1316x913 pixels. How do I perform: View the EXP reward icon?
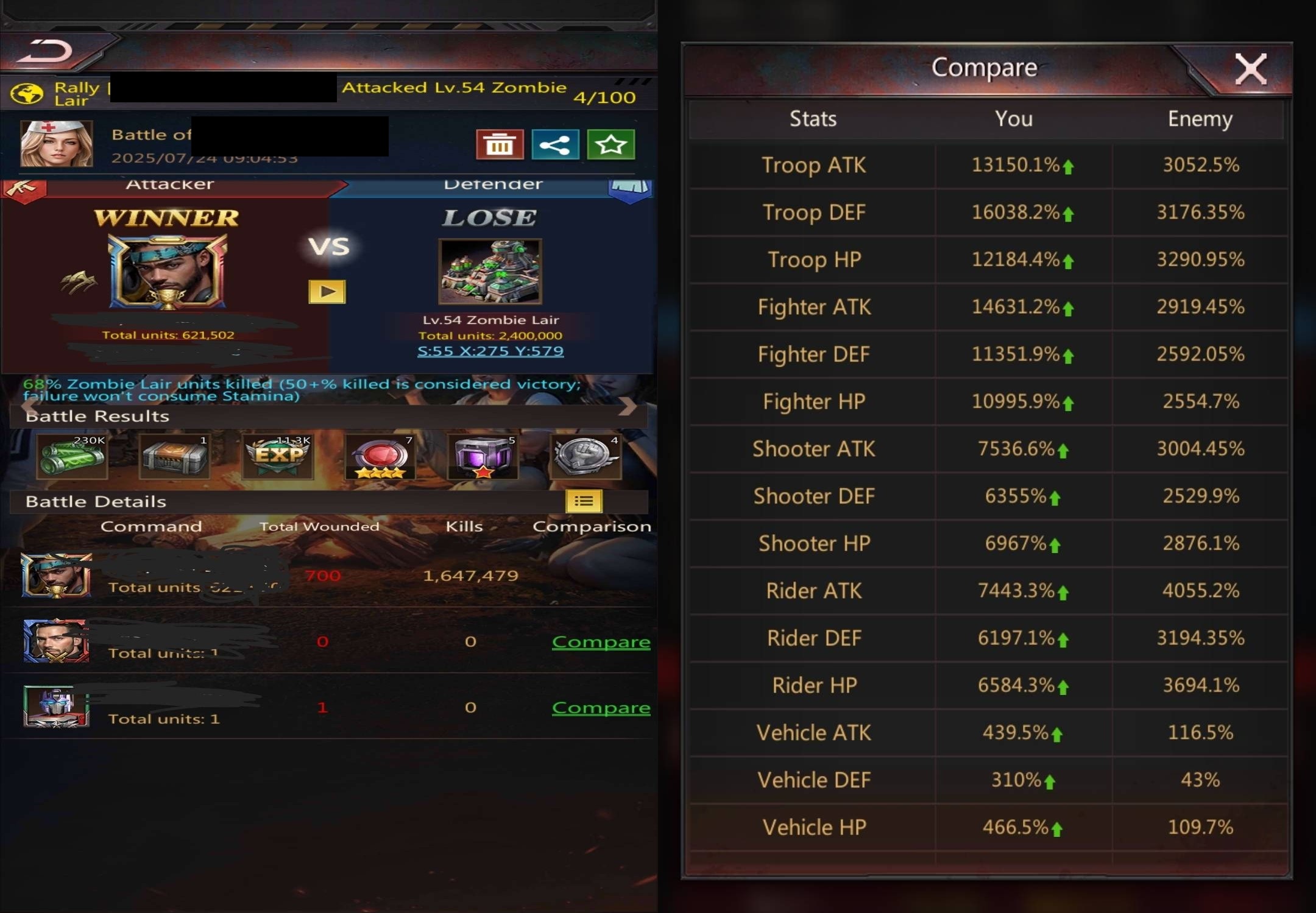point(278,457)
